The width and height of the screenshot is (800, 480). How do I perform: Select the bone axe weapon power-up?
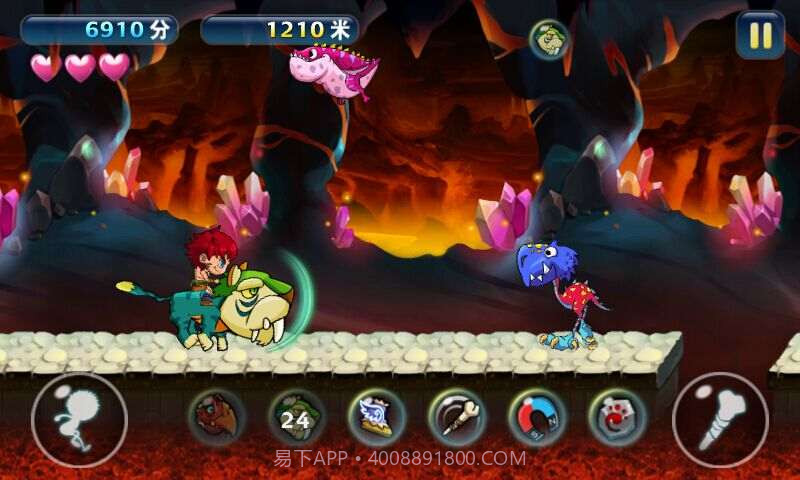tap(457, 418)
